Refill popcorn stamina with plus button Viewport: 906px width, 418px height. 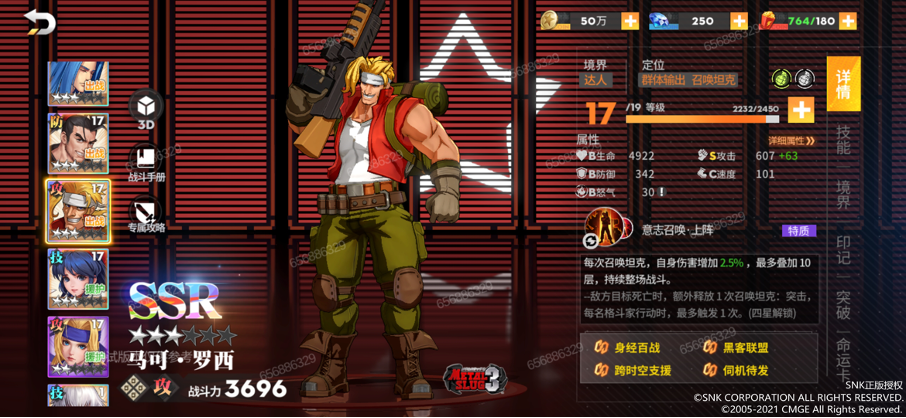tap(848, 21)
